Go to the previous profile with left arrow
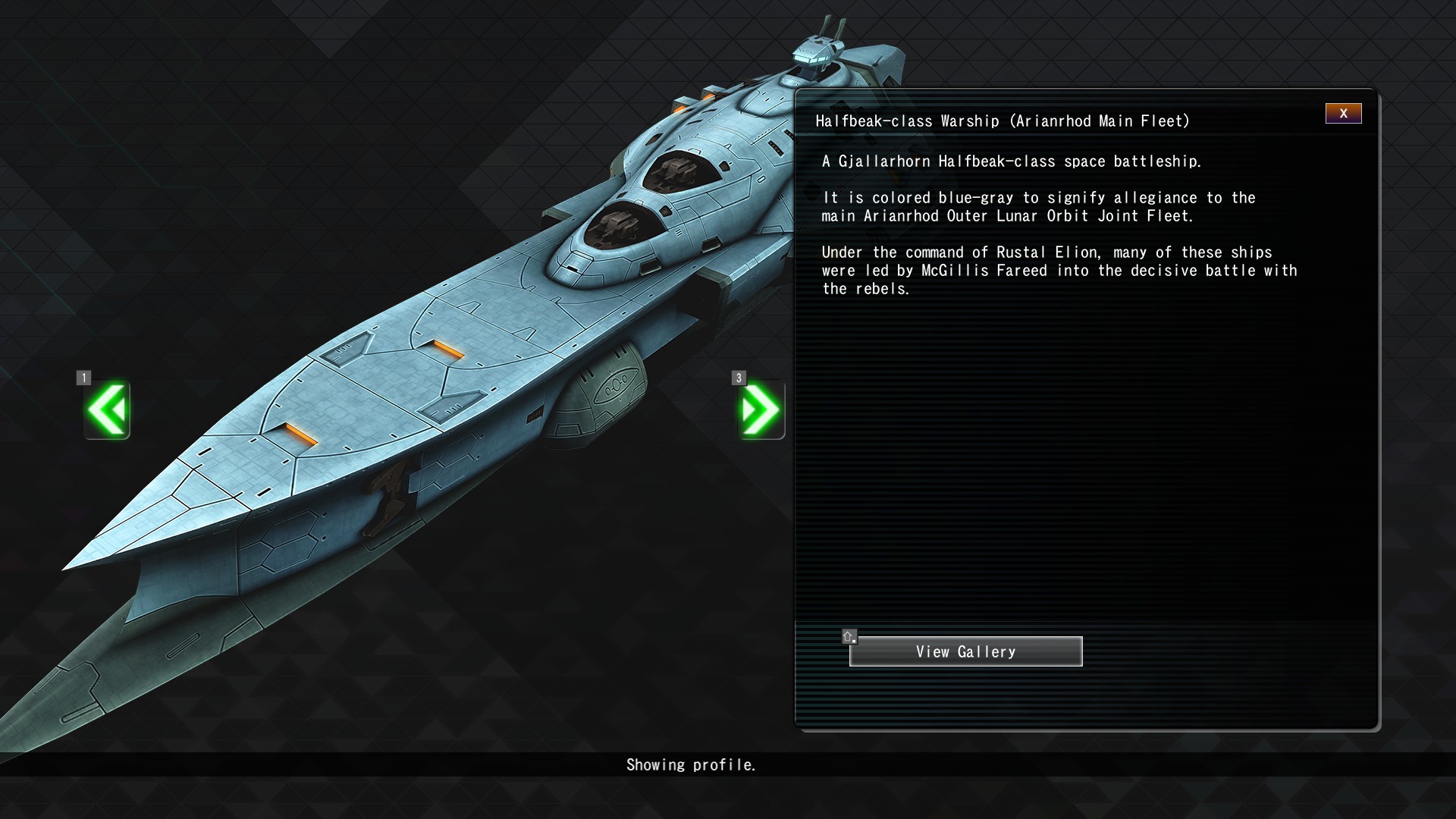Screen dimensions: 1456x819 pos(107,410)
